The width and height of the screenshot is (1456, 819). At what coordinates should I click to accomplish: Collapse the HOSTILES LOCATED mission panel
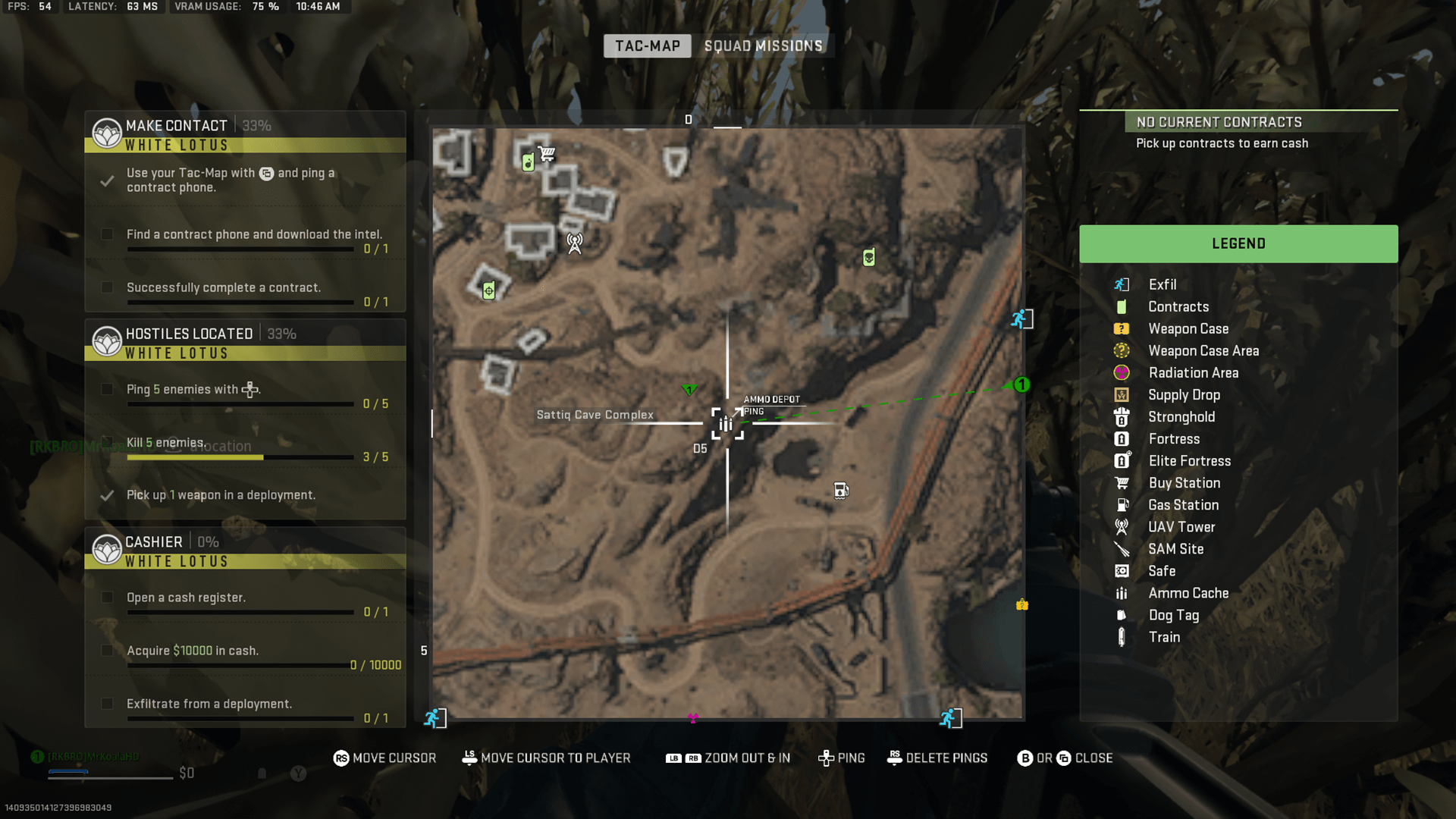click(x=190, y=333)
